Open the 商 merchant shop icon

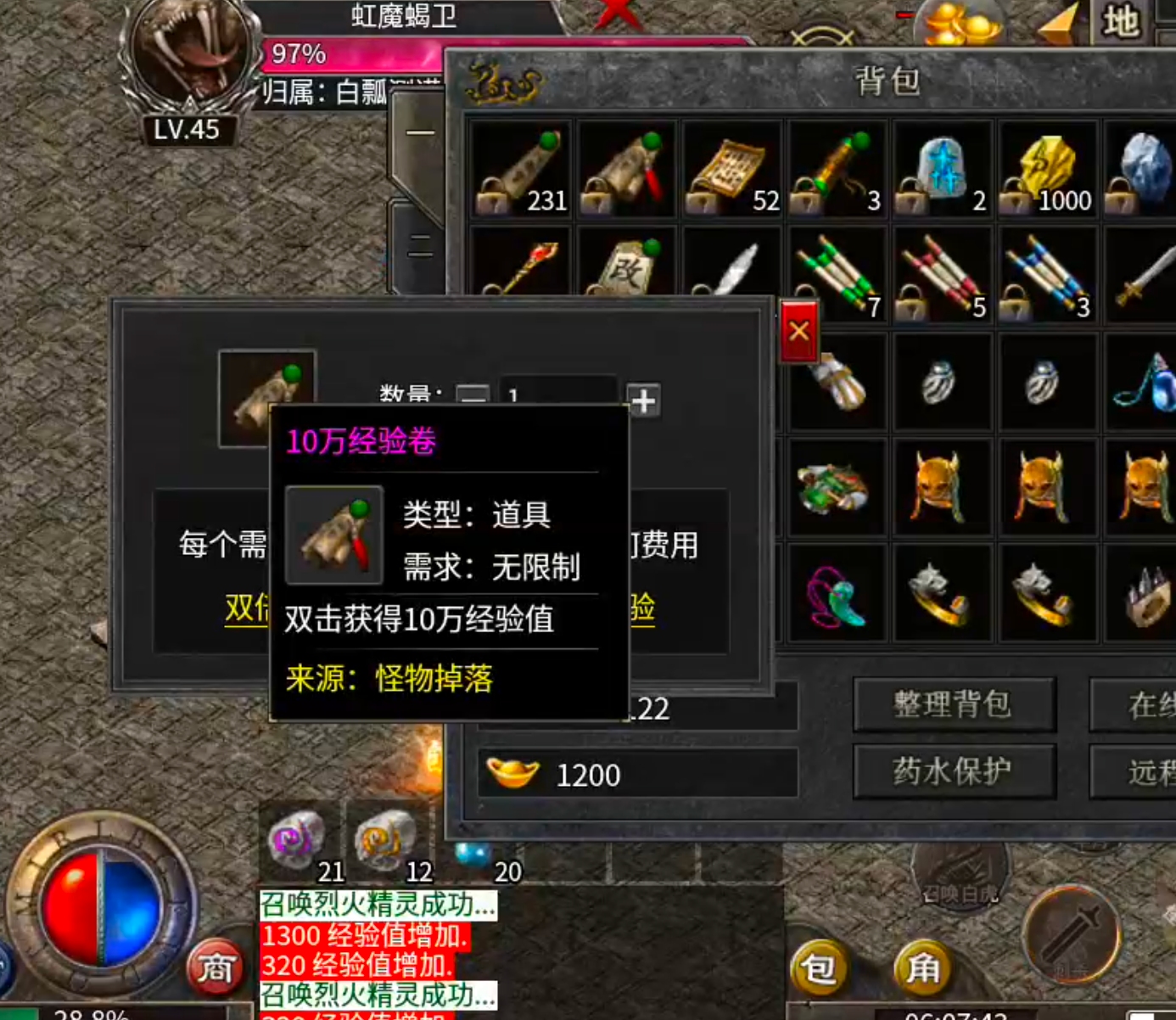216,967
